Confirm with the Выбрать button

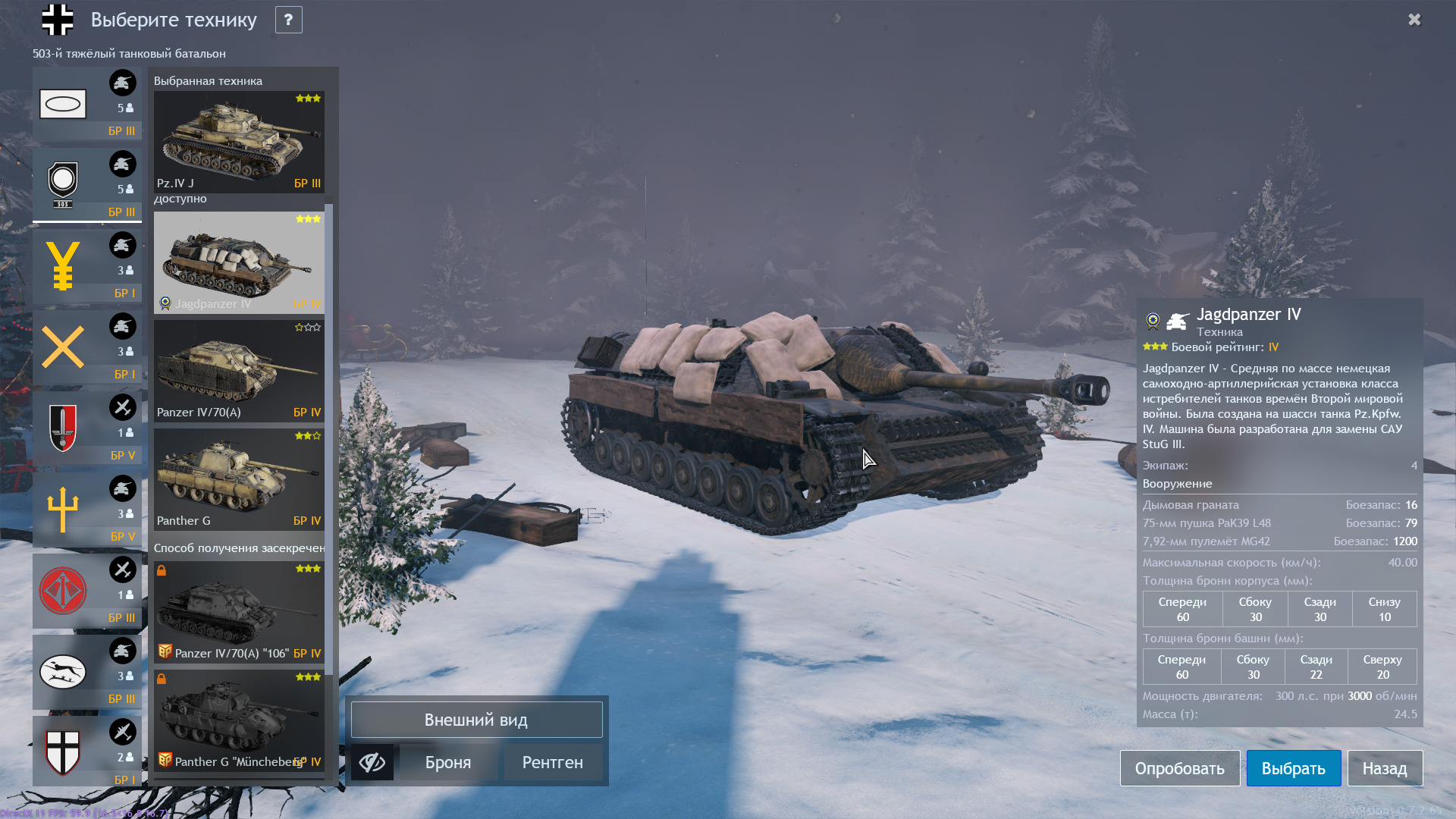coord(1293,768)
